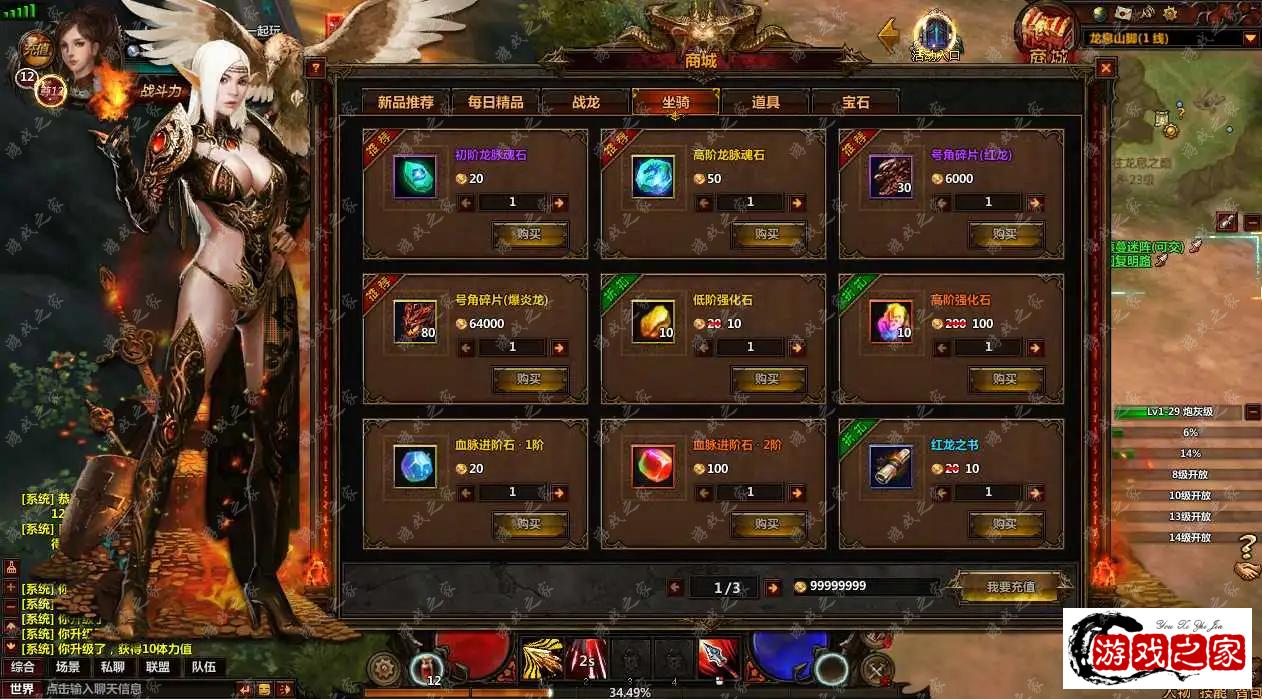
Task: Buy the 红龙之书 scroll
Action: click(x=1005, y=524)
